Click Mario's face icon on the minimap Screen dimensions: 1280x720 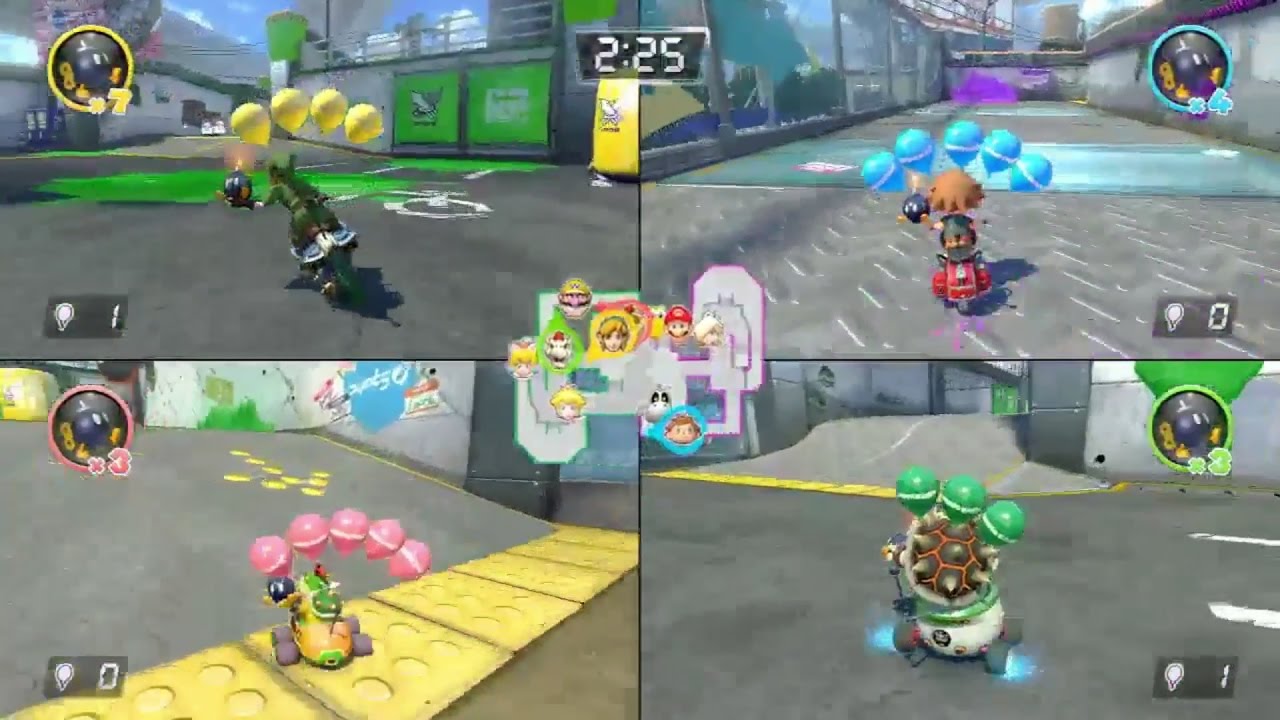click(x=678, y=323)
